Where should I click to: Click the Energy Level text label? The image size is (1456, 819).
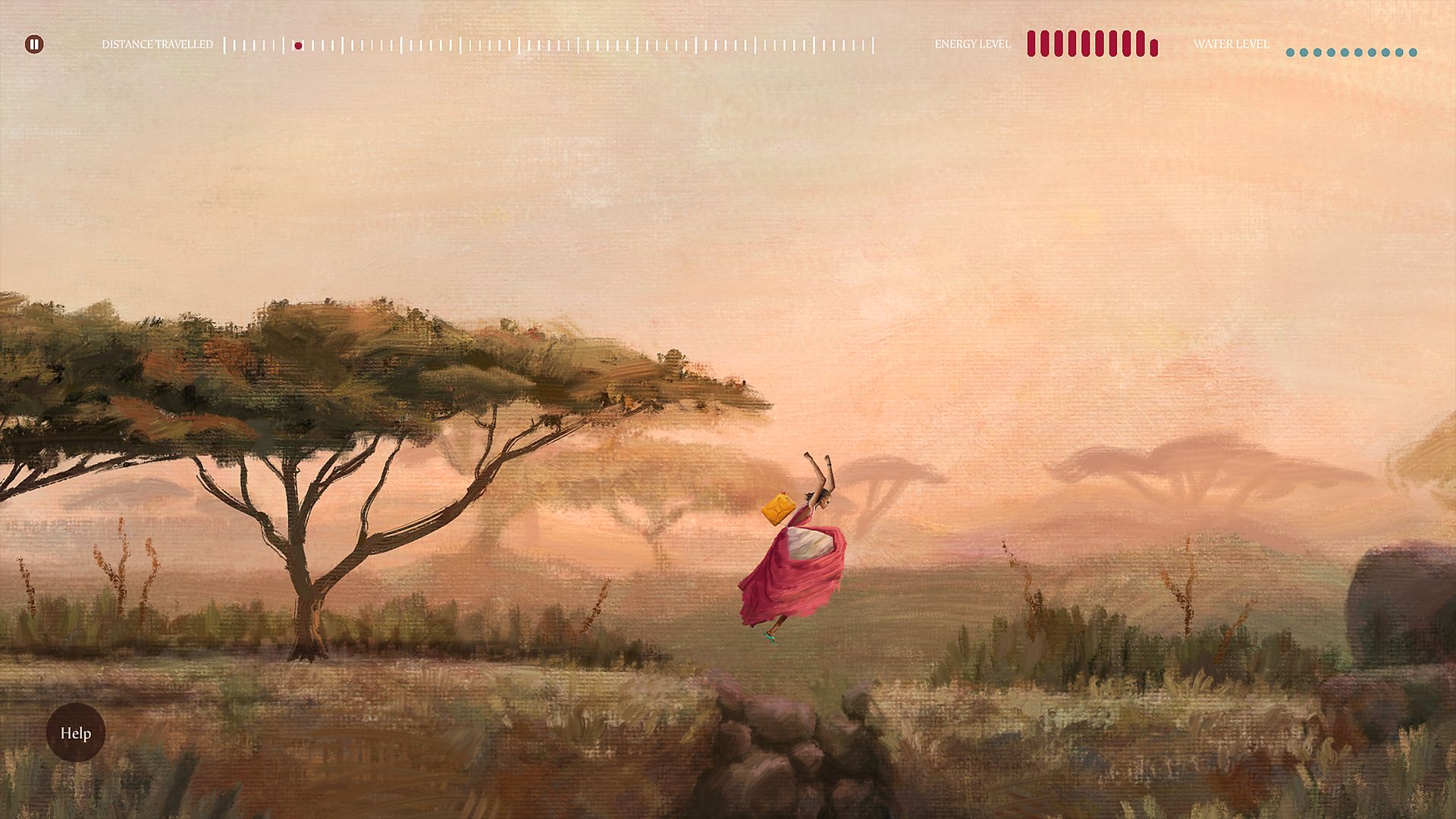[973, 44]
